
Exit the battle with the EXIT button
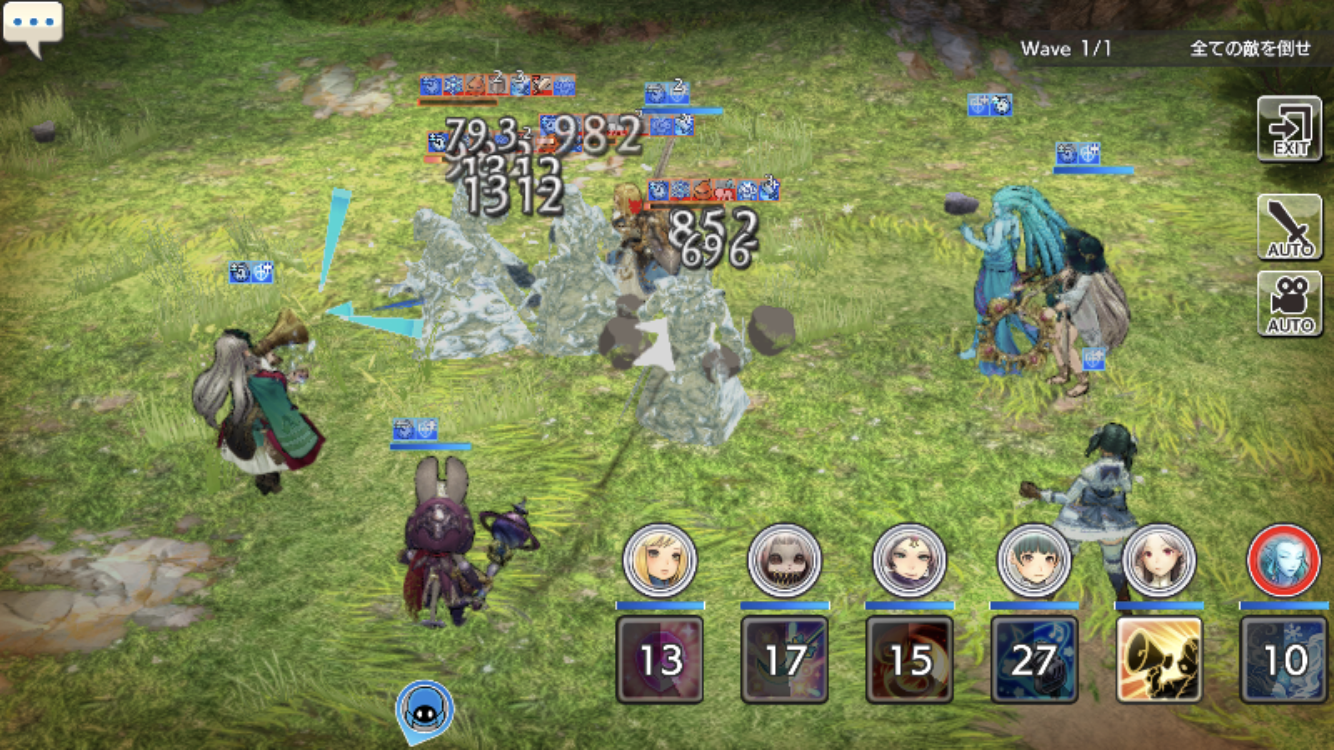(x=1290, y=128)
